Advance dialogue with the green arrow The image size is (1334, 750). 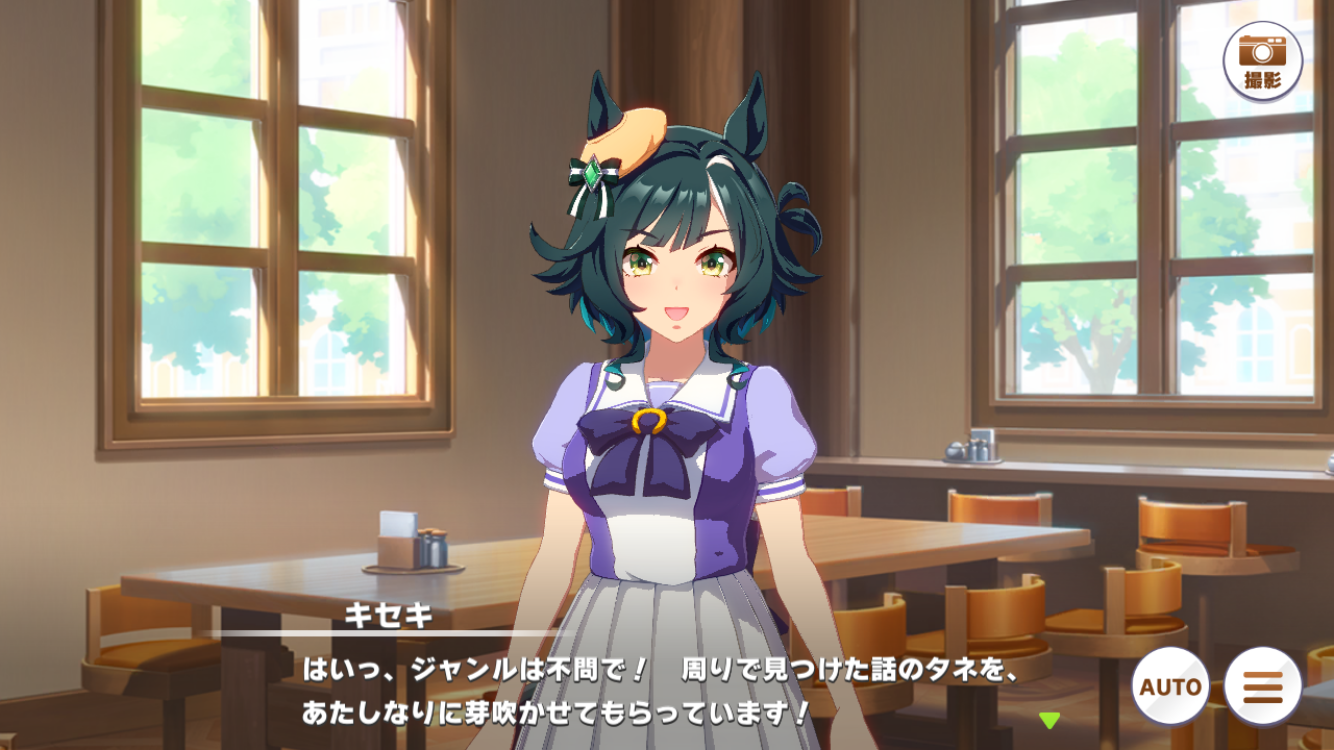pos(1049,720)
